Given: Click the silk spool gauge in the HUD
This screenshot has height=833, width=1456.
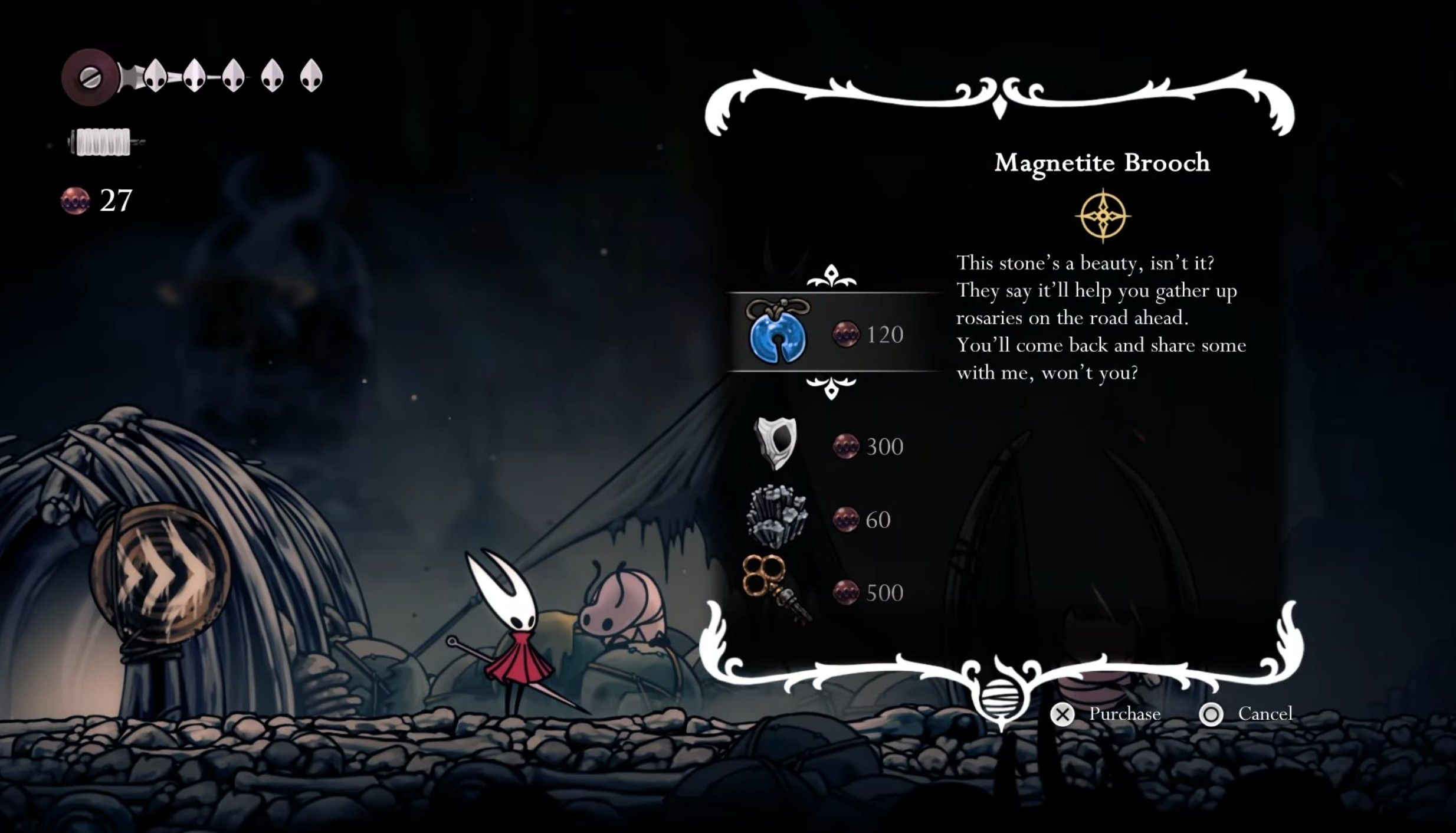Looking at the screenshot, I should tap(100, 142).
